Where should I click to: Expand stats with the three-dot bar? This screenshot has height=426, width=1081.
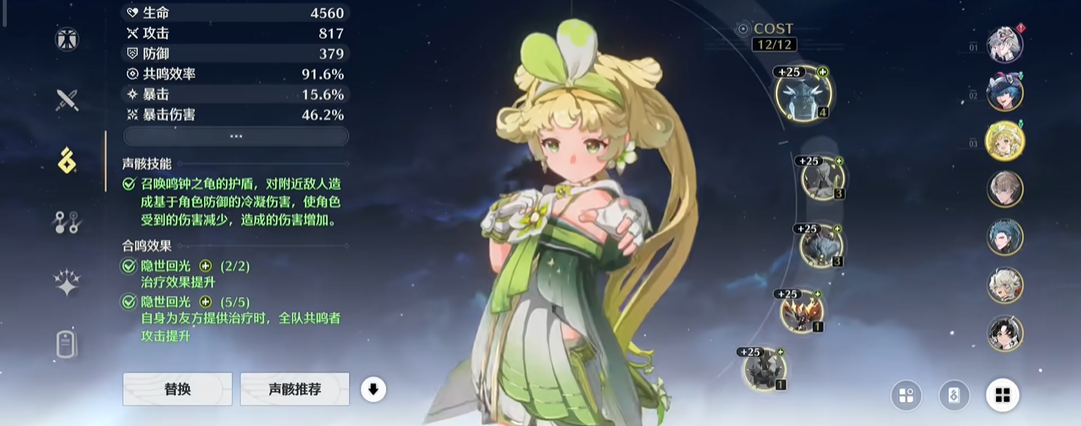(236, 136)
